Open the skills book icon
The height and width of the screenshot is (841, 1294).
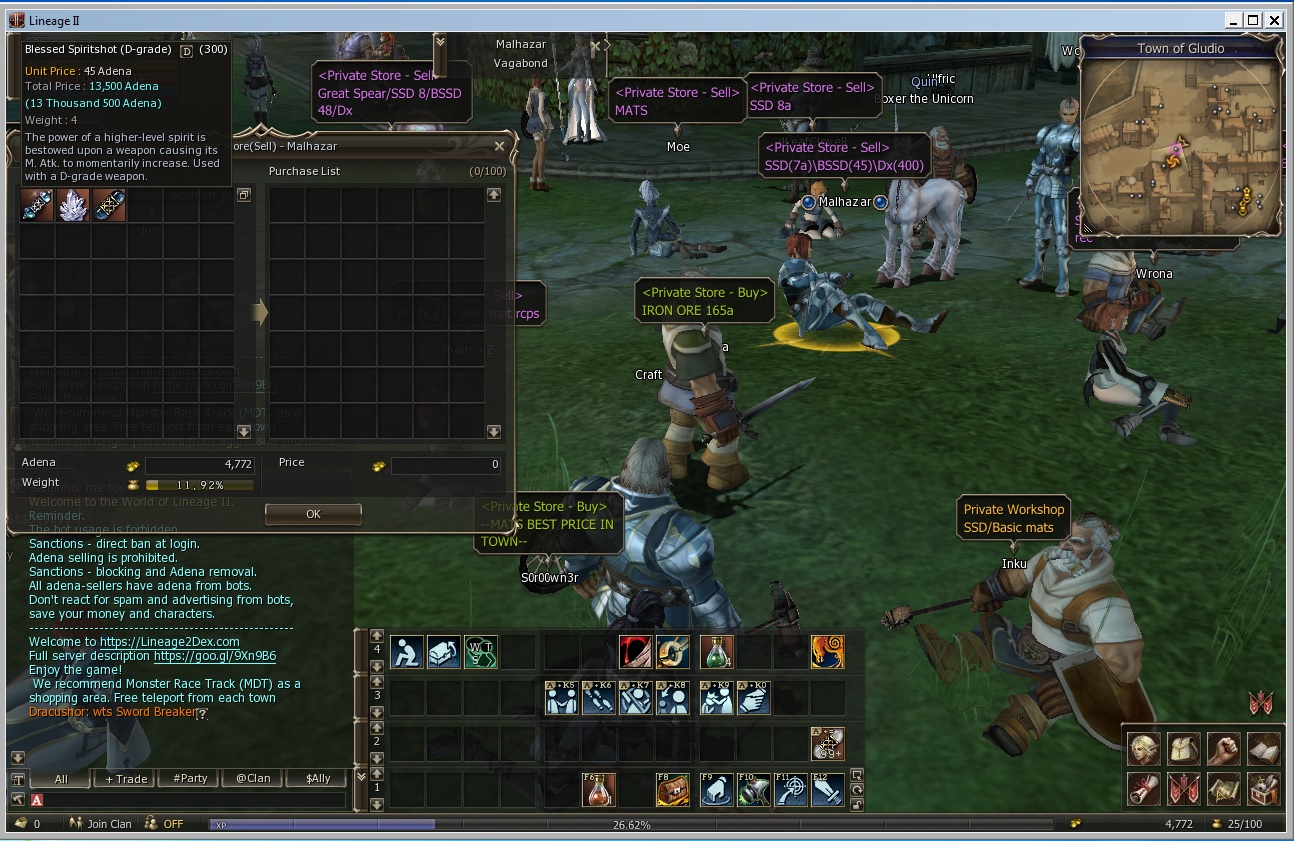[1263, 748]
